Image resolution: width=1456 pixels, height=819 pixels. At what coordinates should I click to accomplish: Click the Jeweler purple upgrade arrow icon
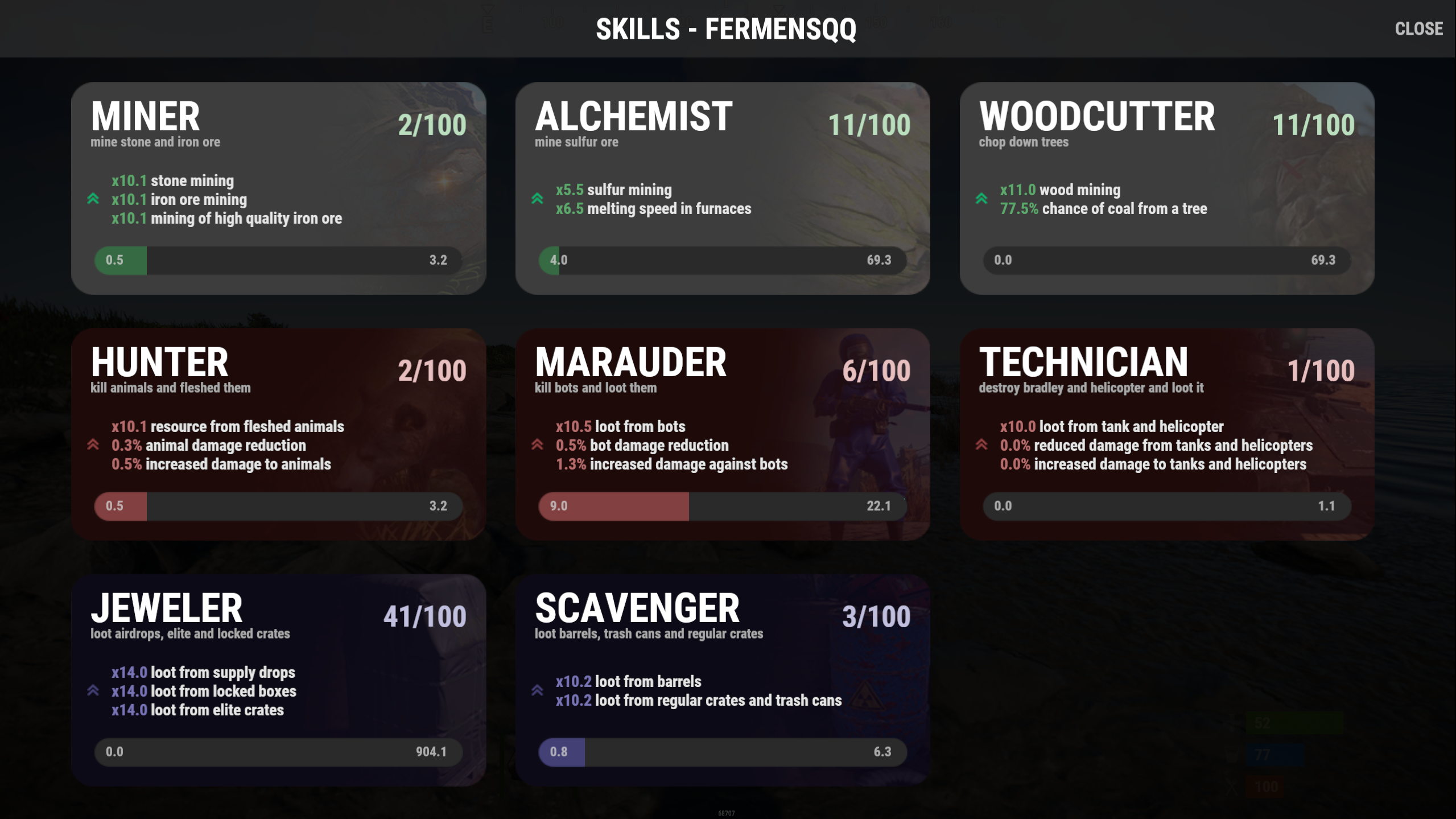tap(93, 690)
